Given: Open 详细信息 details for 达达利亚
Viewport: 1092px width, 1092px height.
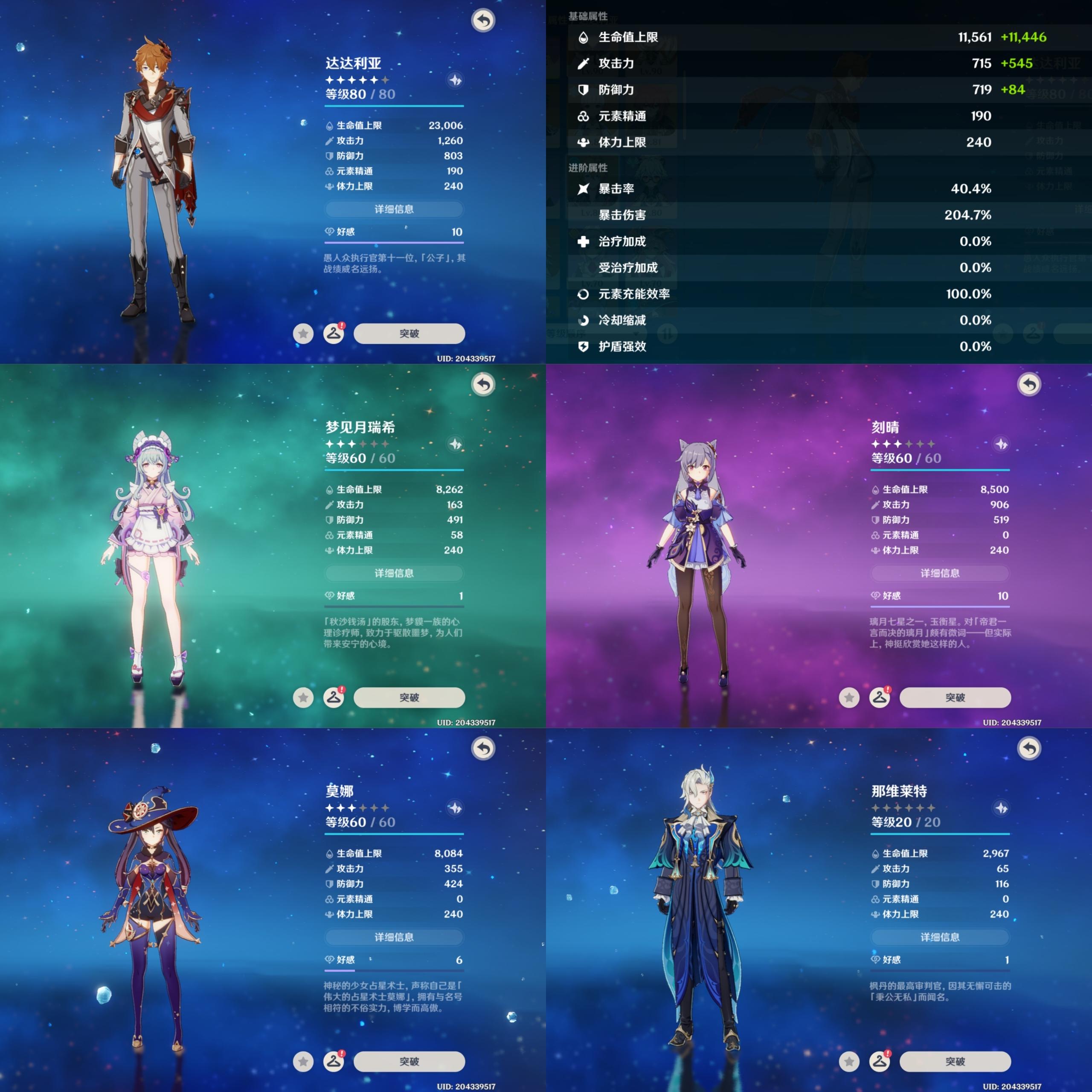Looking at the screenshot, I should point(394,209).
